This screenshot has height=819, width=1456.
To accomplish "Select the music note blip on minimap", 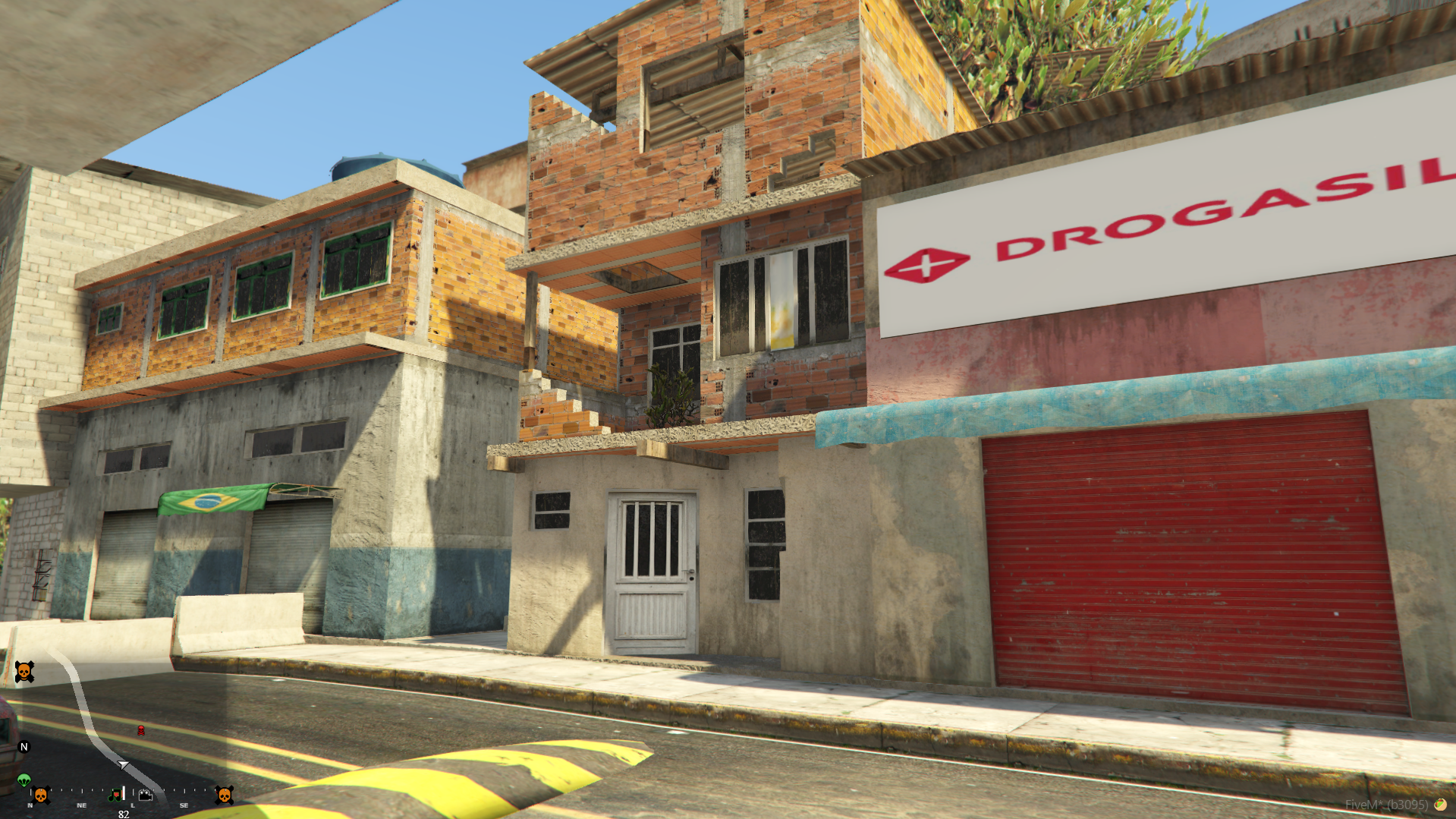I will tap(115, 795).
